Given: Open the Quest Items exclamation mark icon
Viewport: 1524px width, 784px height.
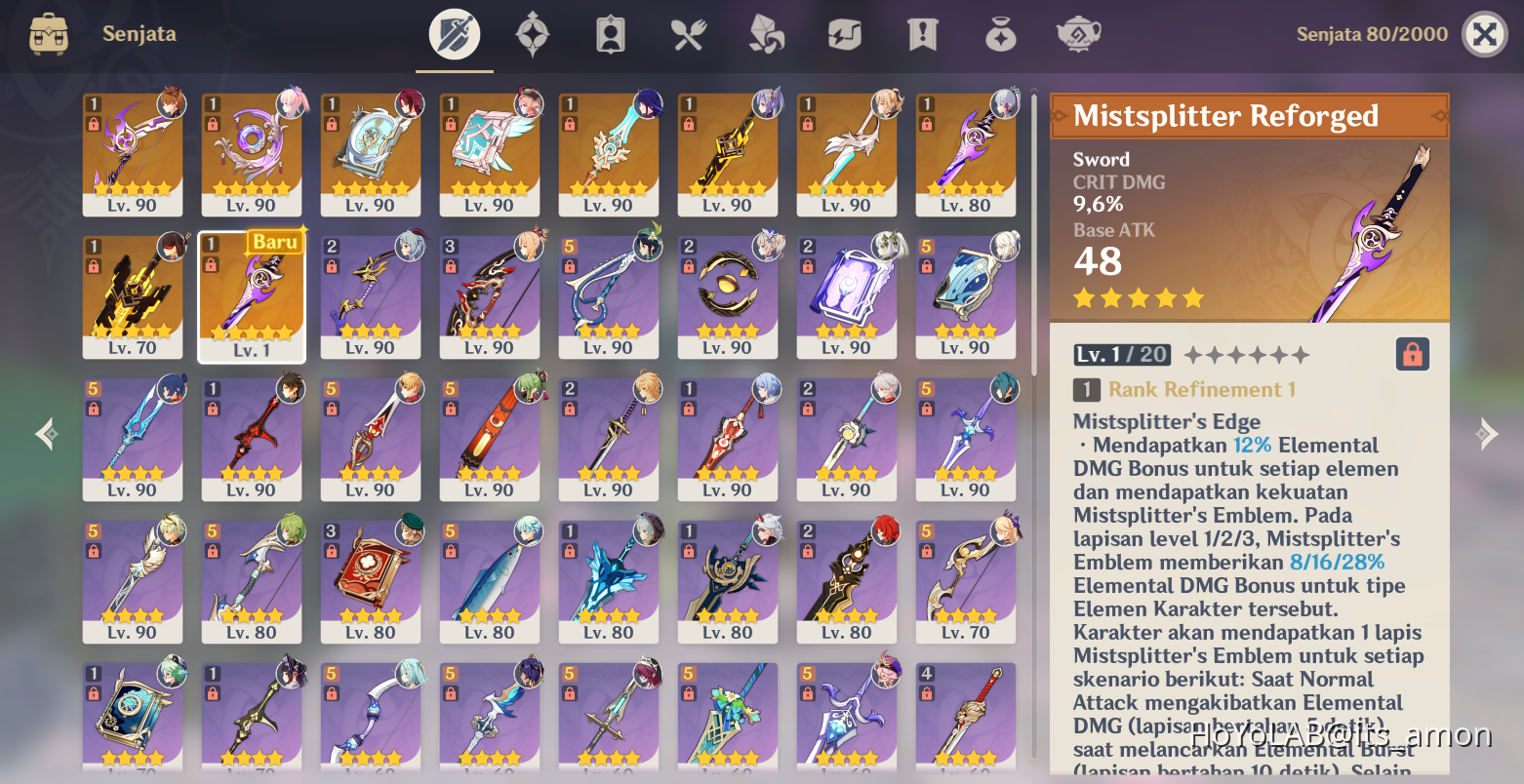Looking at the screenshot, I should (922, 33).
